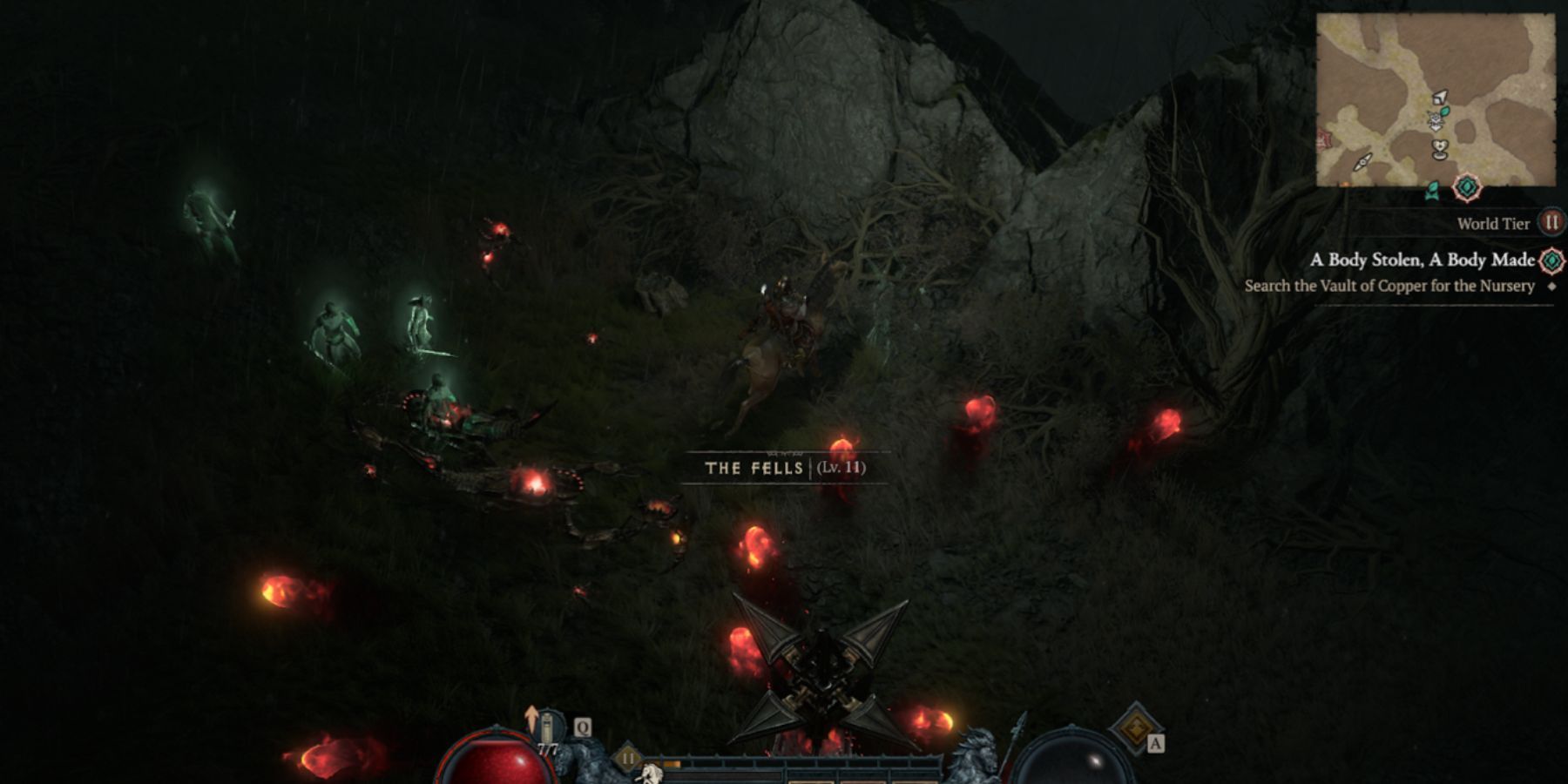Click the level 11 diamond badge

pyautogui.click(x=627, y=758)
